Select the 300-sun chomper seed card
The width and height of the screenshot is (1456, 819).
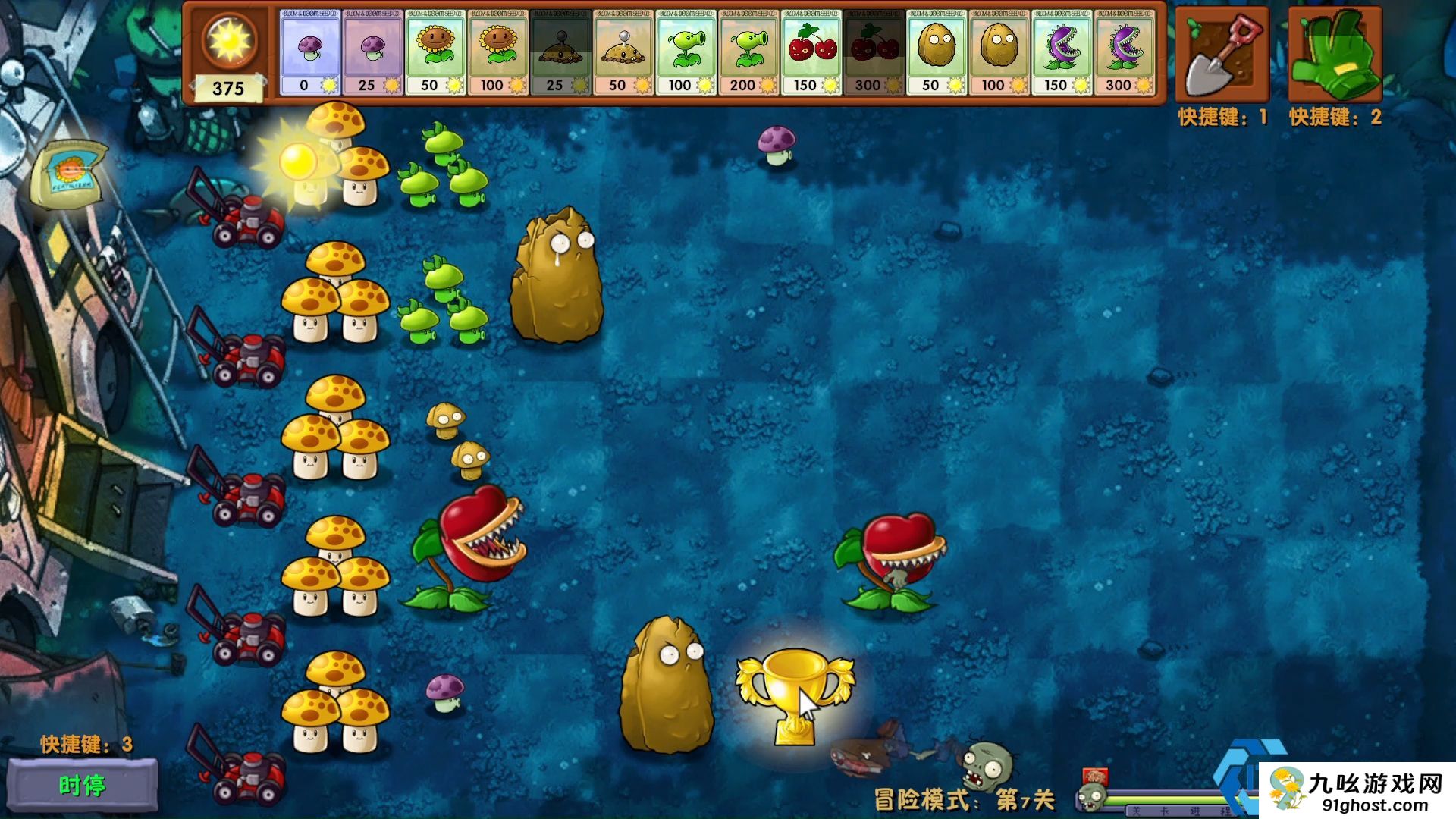(1125, 52)
